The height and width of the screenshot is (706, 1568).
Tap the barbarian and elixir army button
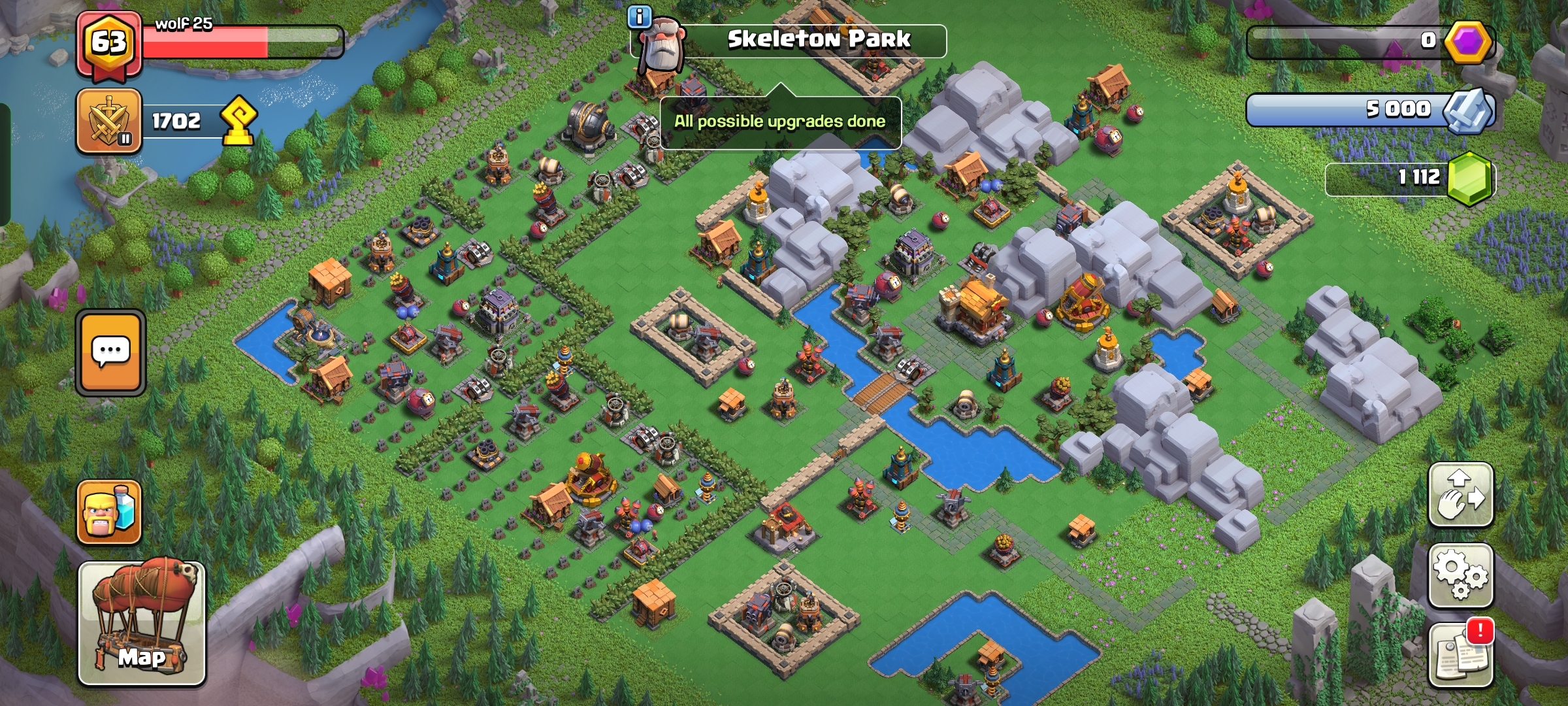(x=109, y=512)
